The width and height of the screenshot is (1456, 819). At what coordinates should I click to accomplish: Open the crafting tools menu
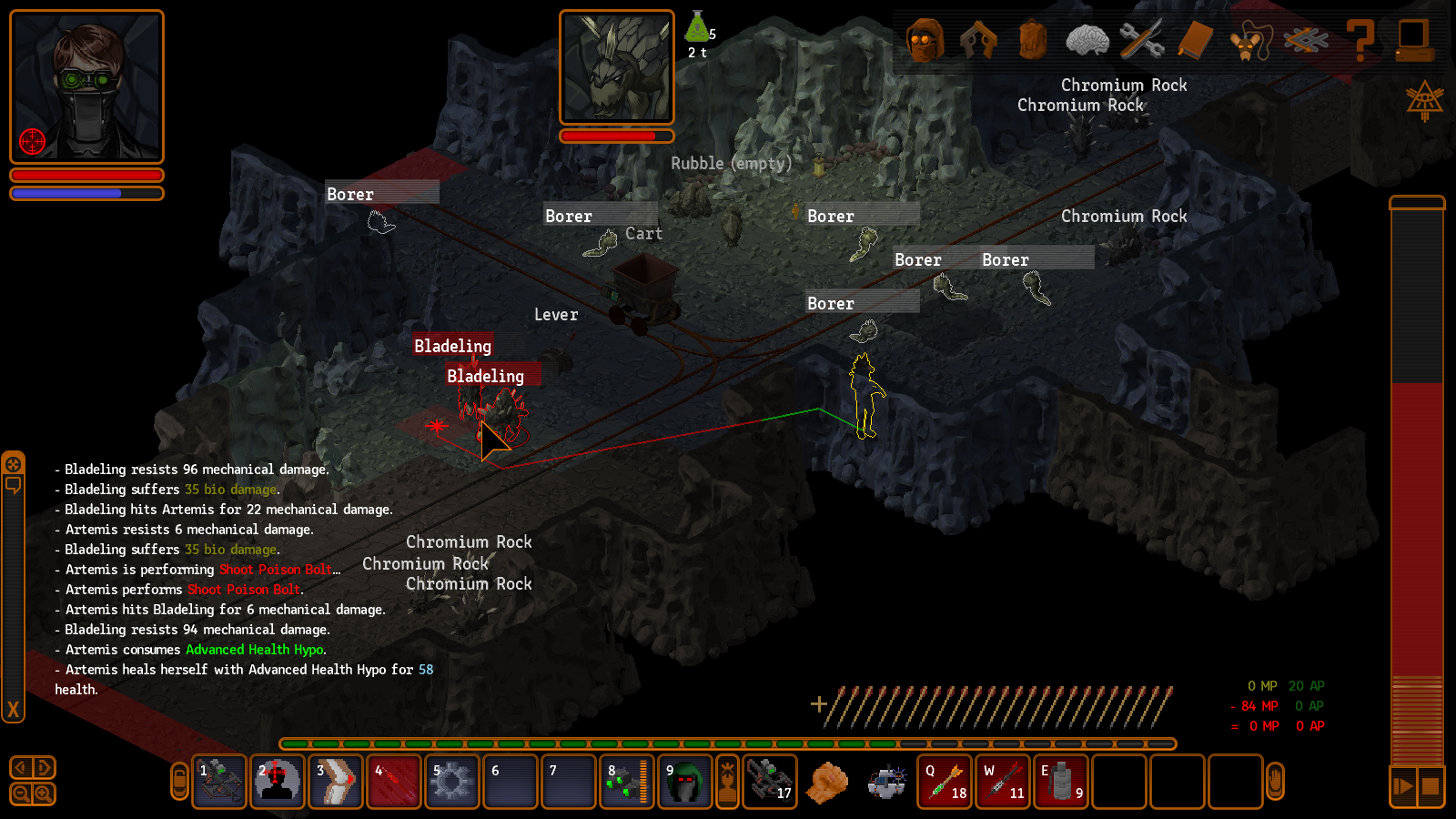pos(1142,41)
